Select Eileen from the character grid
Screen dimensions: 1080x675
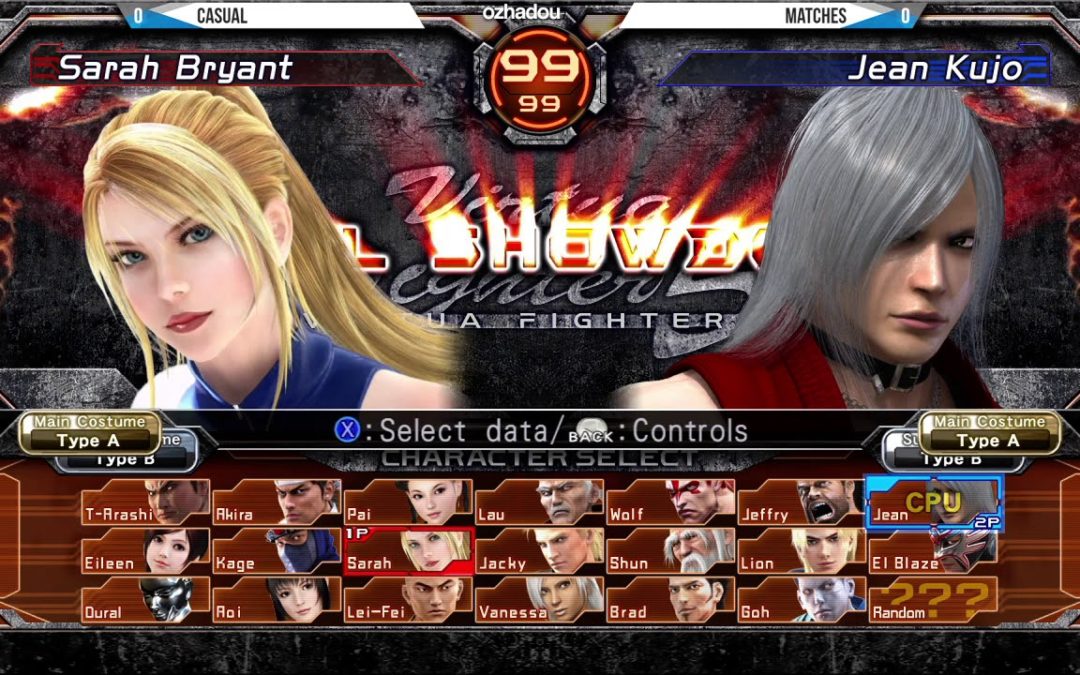tap(146, 552)
